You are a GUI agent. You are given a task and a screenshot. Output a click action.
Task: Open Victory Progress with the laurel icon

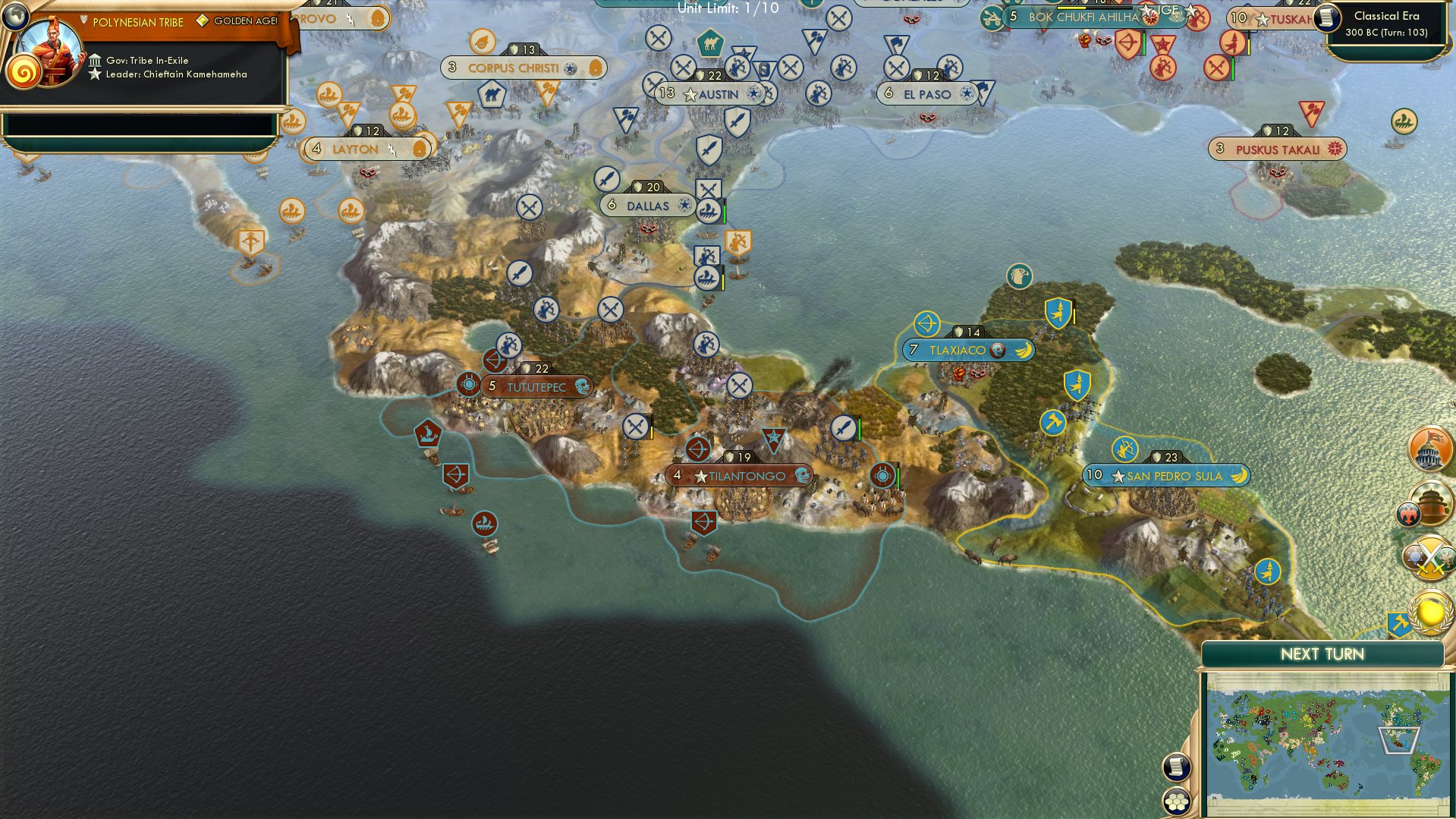pos(1429,611)
